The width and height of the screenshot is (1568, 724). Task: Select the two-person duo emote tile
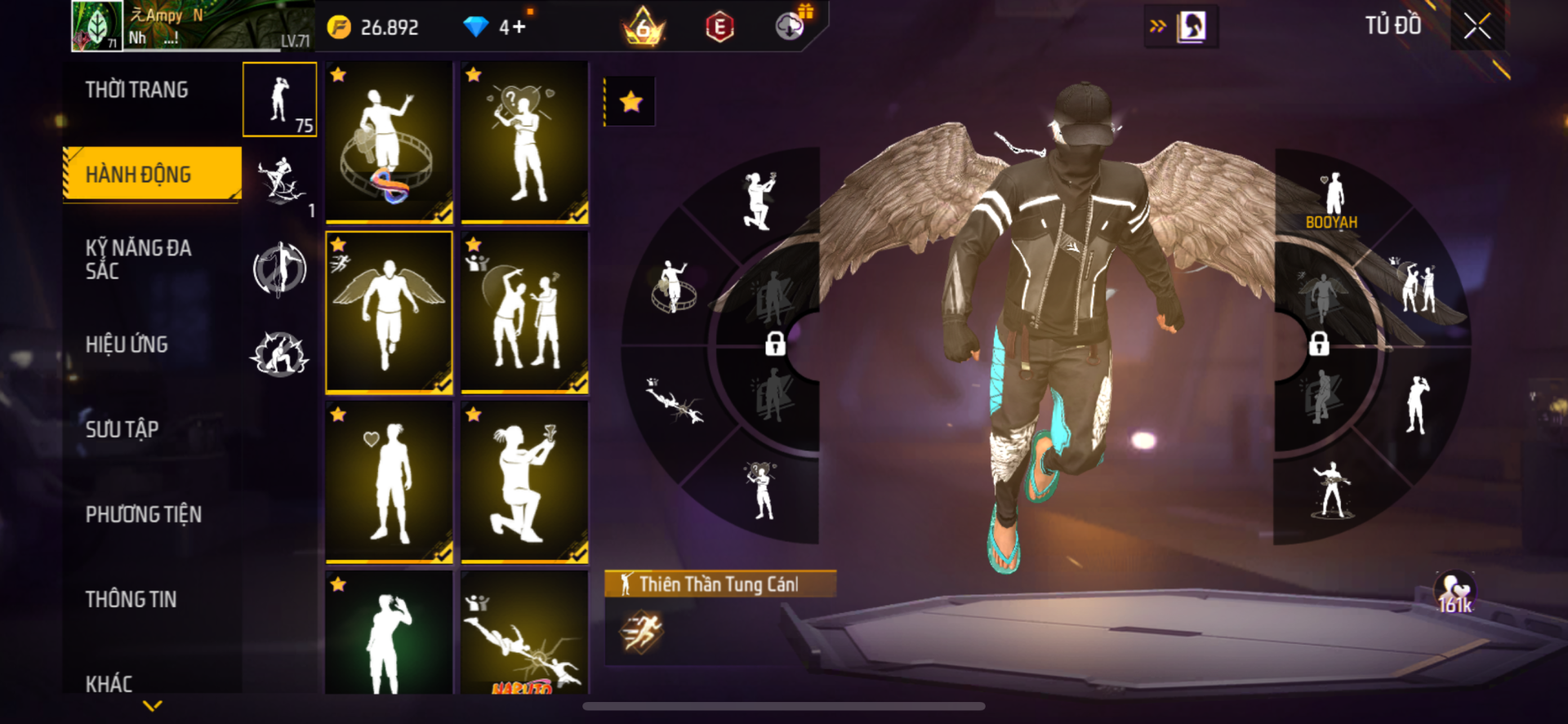coord(524,312)
